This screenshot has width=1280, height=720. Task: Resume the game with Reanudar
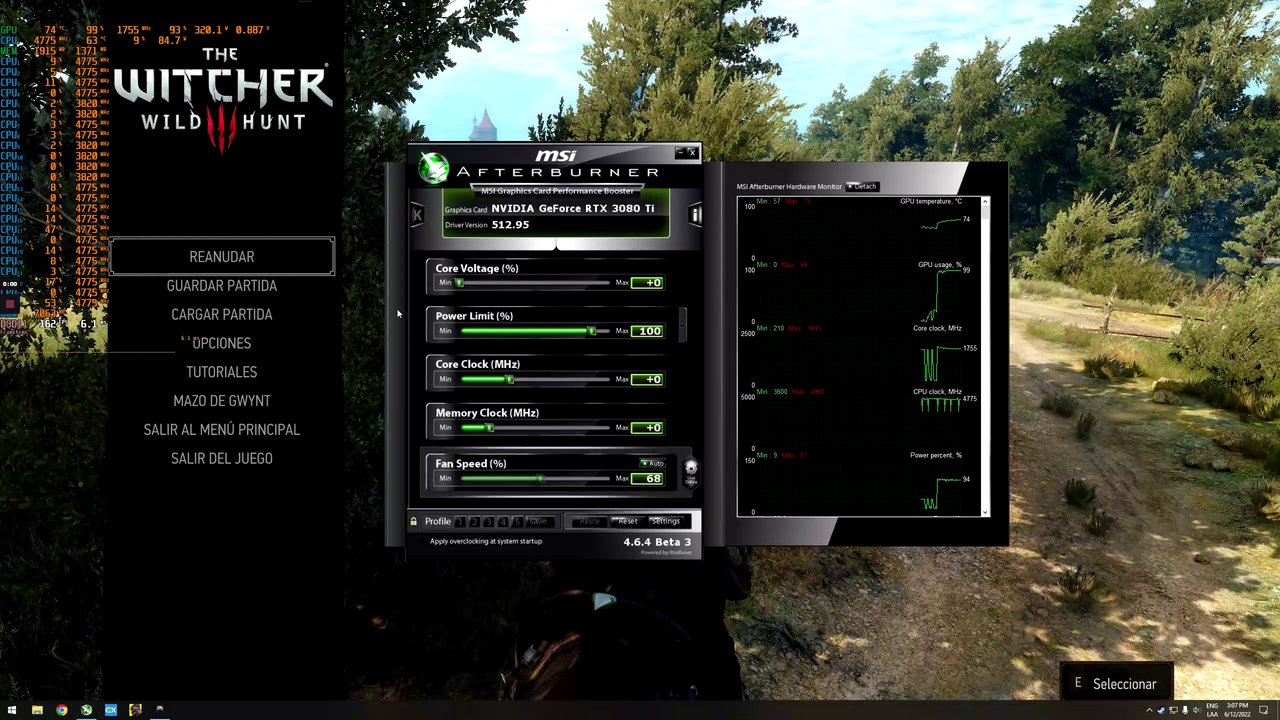[221, 257]
